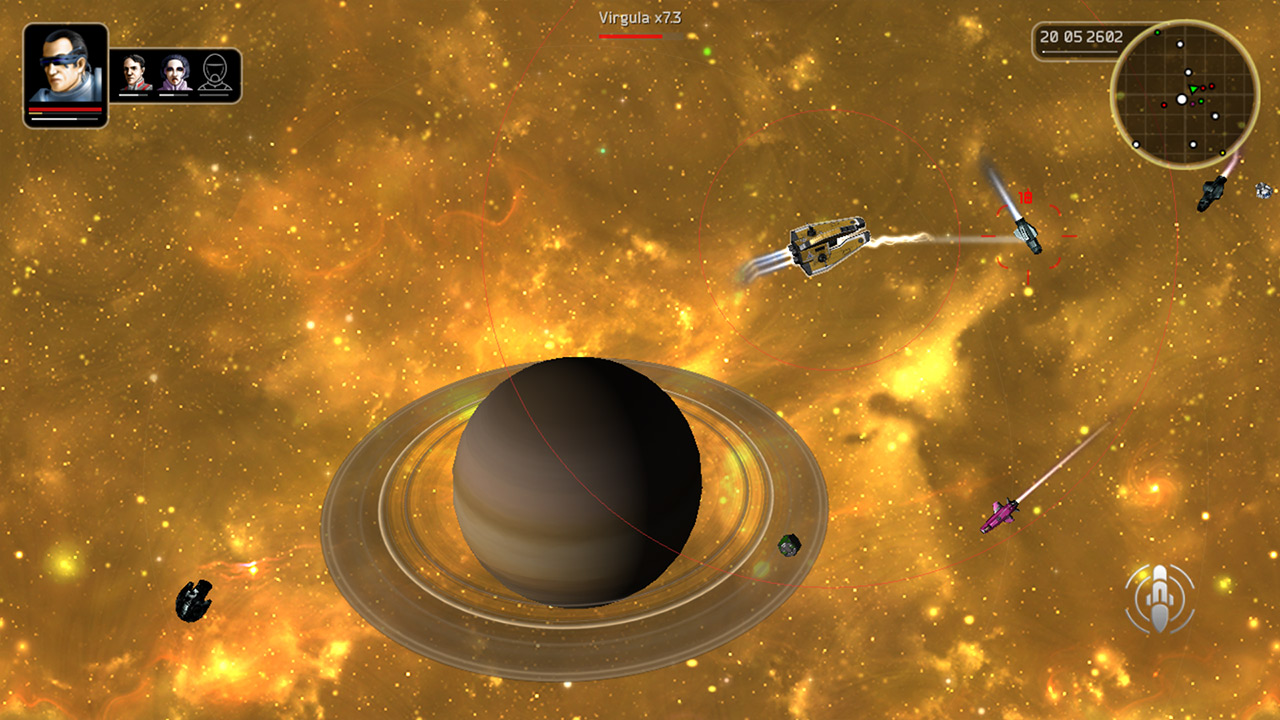Activate the rocket ship icon button
1280x720 pixels.
tap(1159, 599)
